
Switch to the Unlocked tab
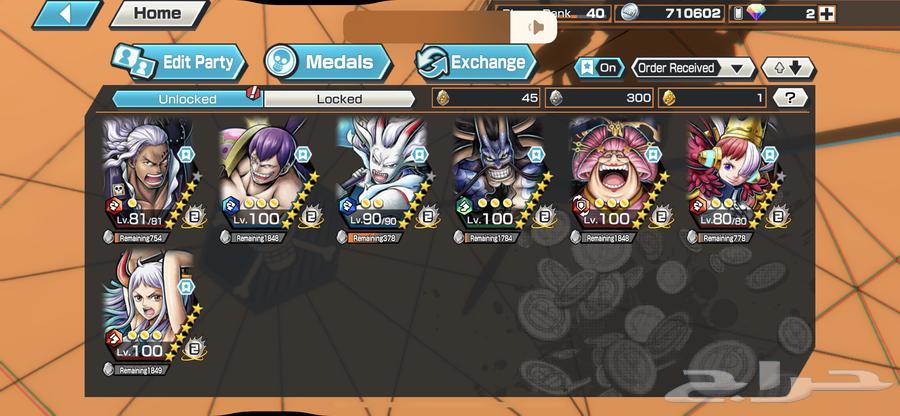[184, 98]
